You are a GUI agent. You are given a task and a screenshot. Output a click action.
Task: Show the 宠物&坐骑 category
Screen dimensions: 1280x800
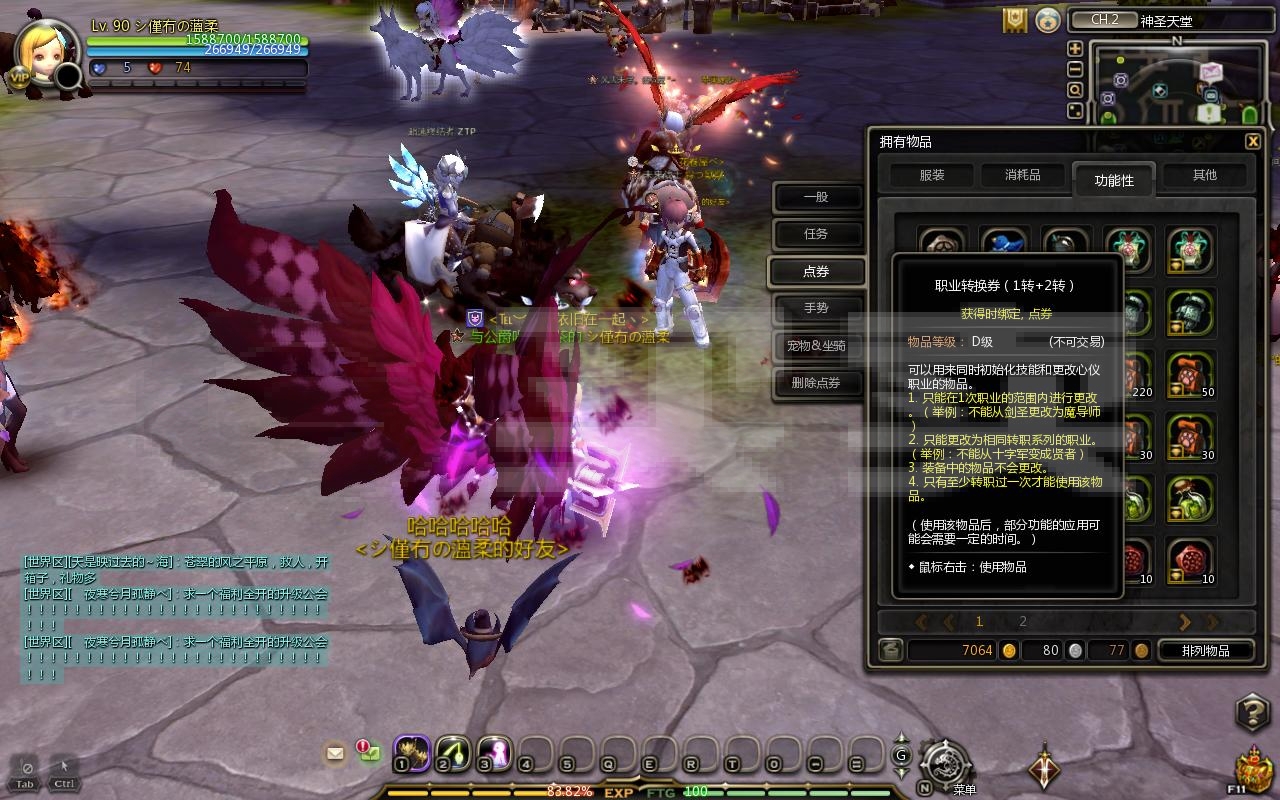(816, 346)
